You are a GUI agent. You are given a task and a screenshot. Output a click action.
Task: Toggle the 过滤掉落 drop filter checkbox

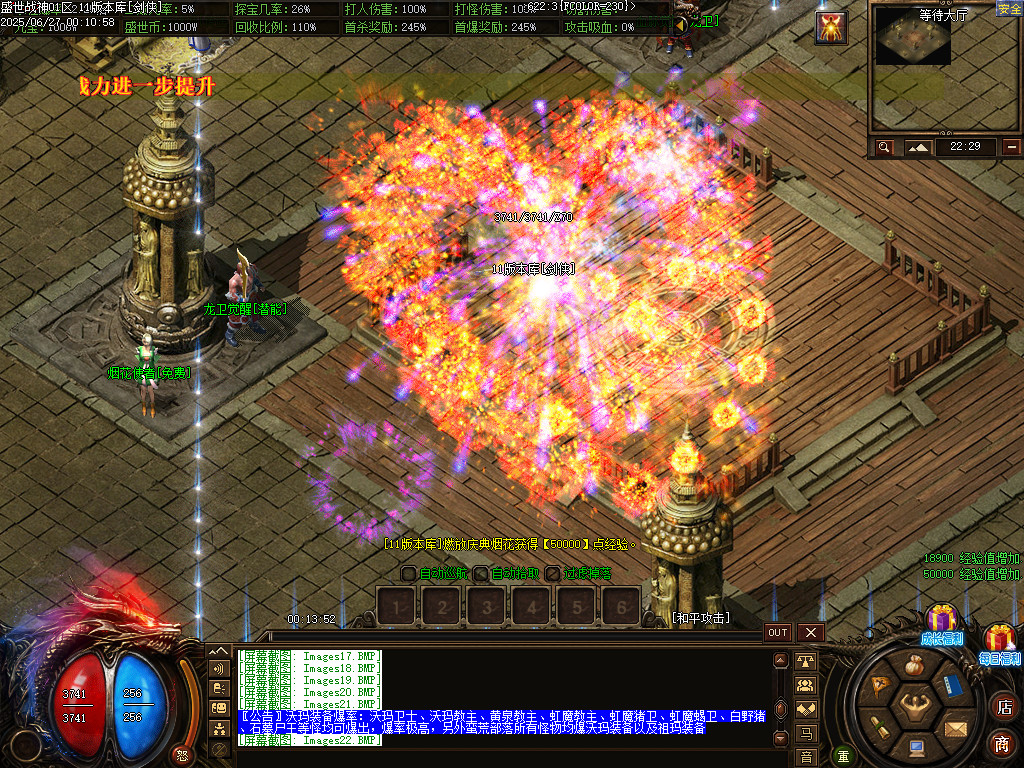click(553, 574)
